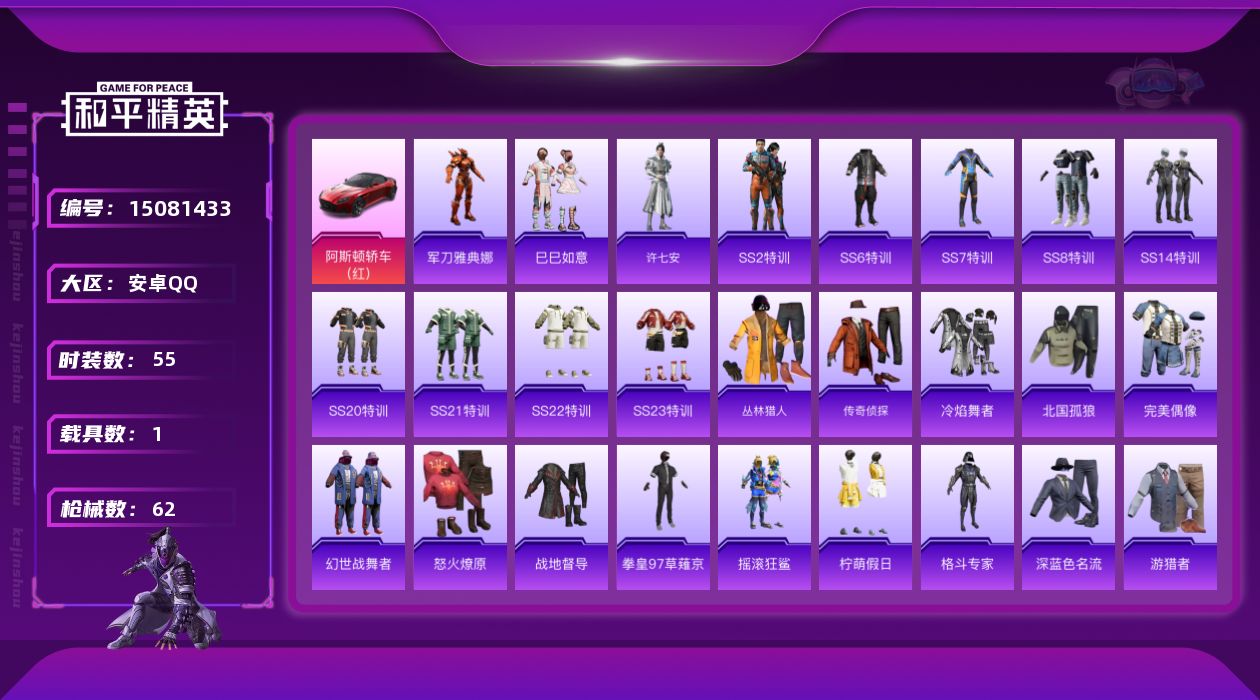Pick the 完美偶像 outfit card
Image resolution: width=1260 pixels, height=700 pixels.
1170,364
